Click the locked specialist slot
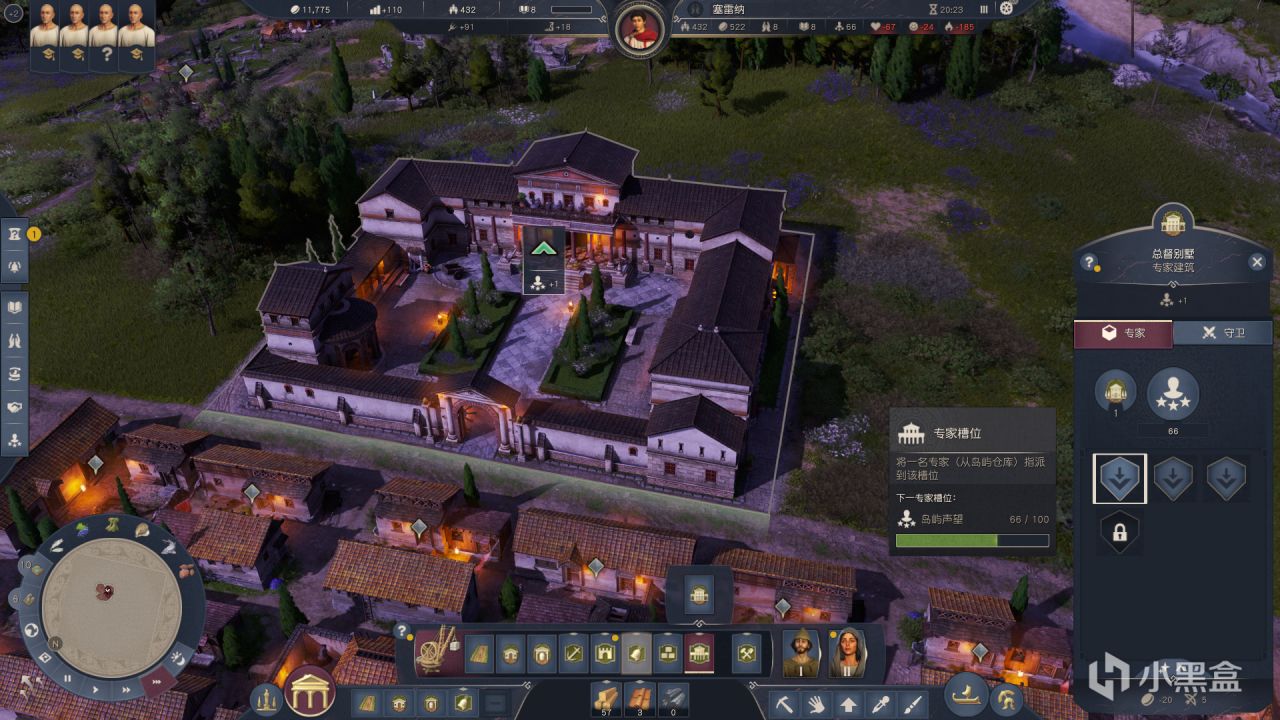1280x720 pixels. (x=1119, y=533)
